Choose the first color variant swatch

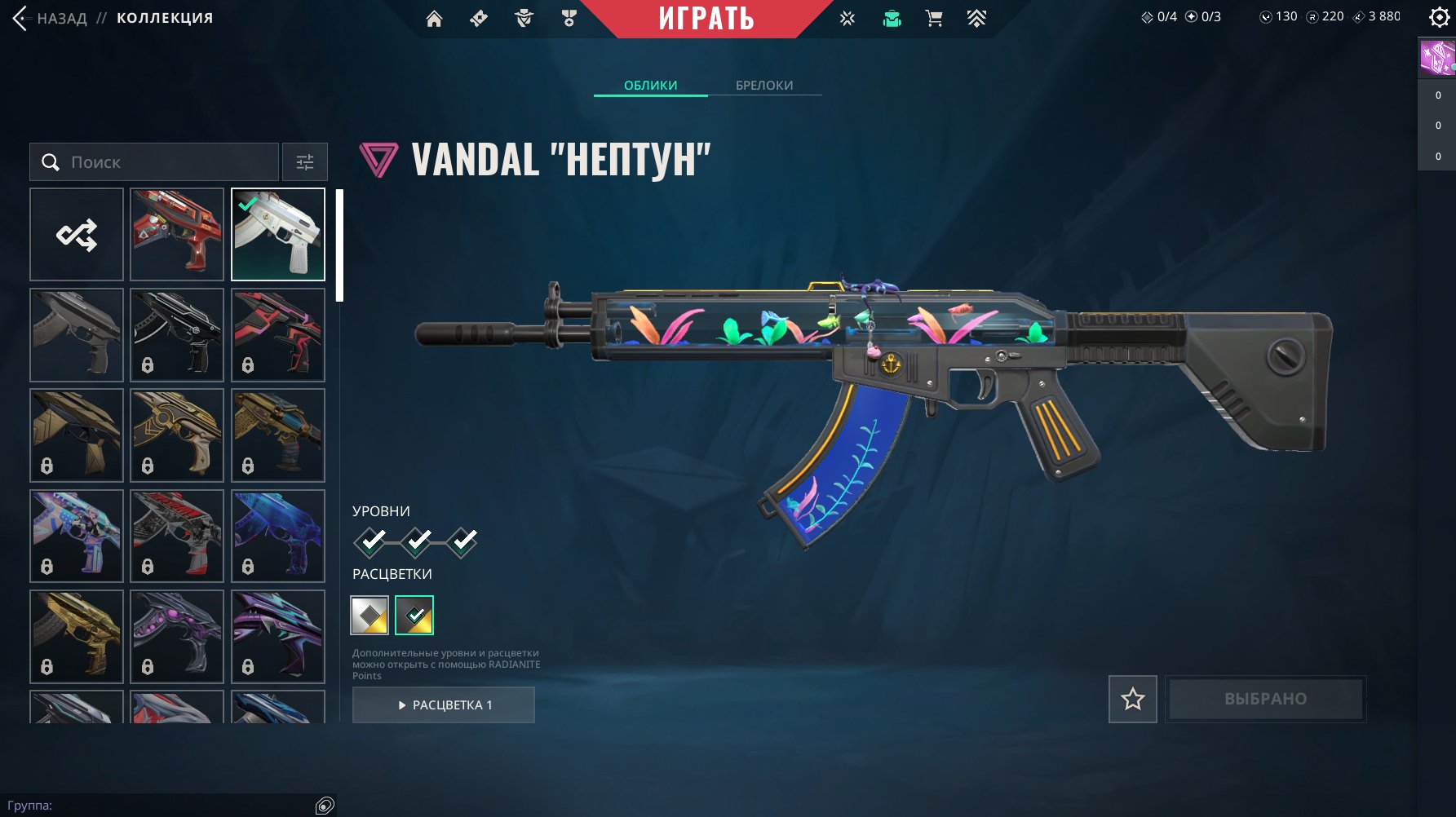[x=370, y=616]
